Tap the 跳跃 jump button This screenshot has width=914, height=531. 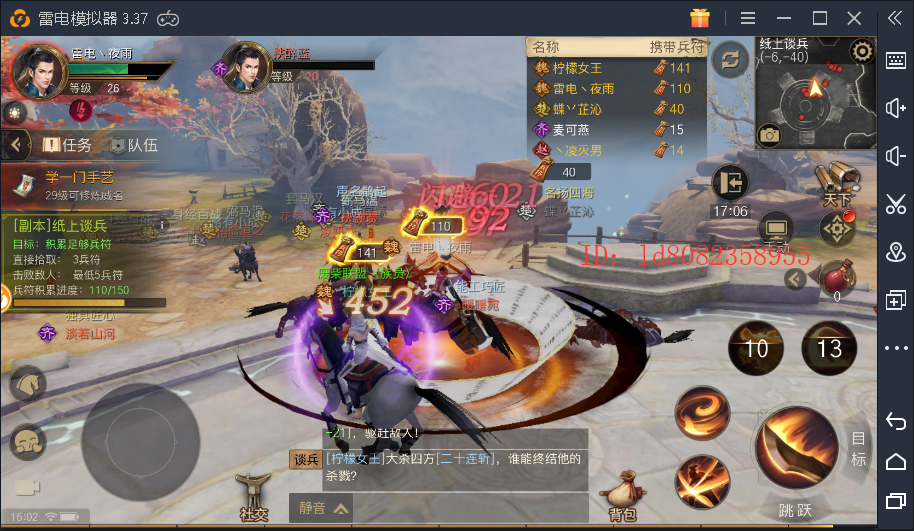pos(795,511)
